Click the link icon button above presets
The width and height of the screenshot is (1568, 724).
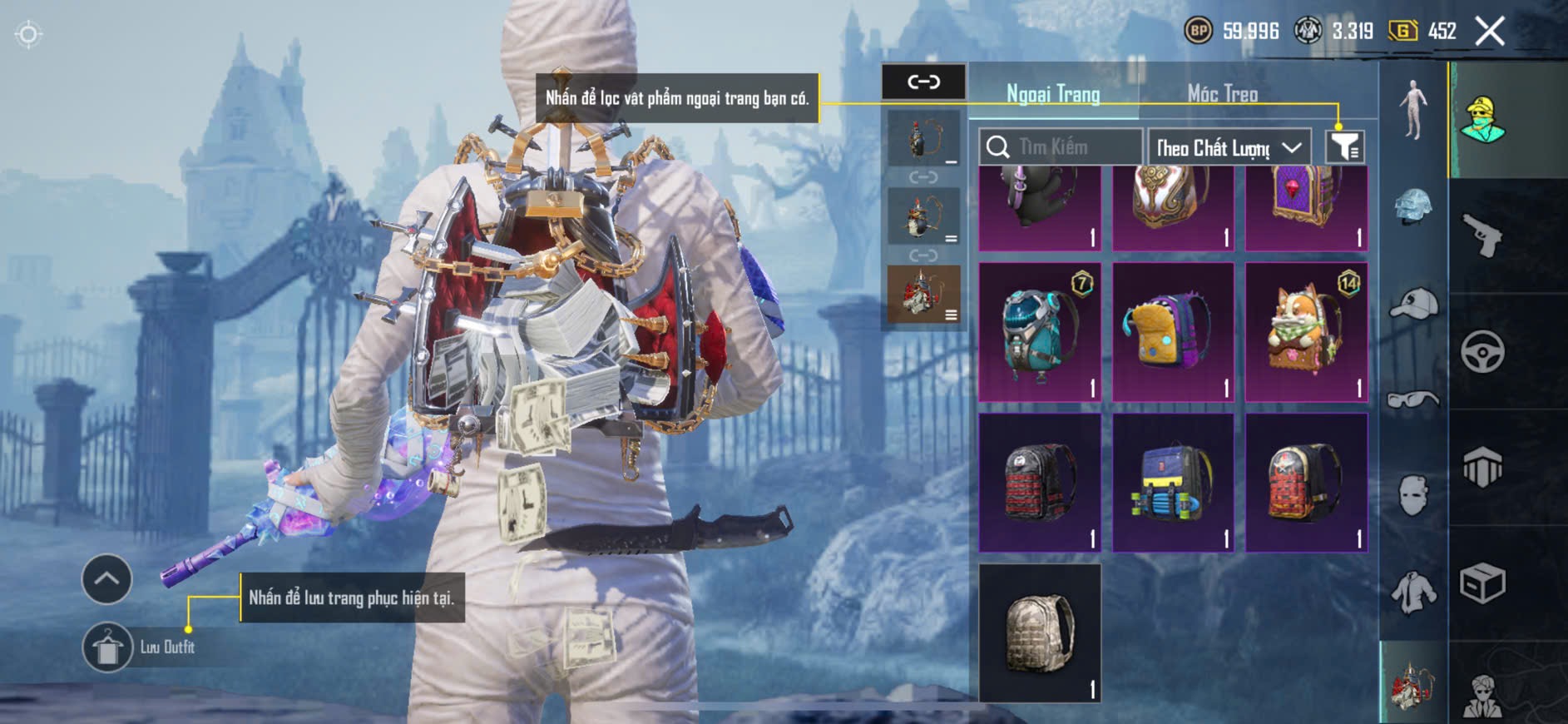tap(923, 82)
